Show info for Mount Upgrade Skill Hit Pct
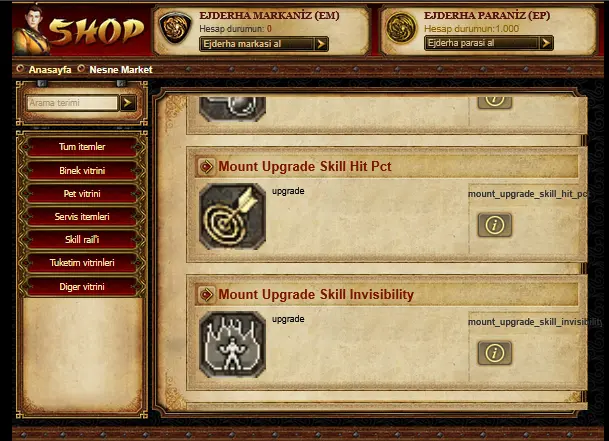This screenshot has width=609, height=441. (494, 225)
